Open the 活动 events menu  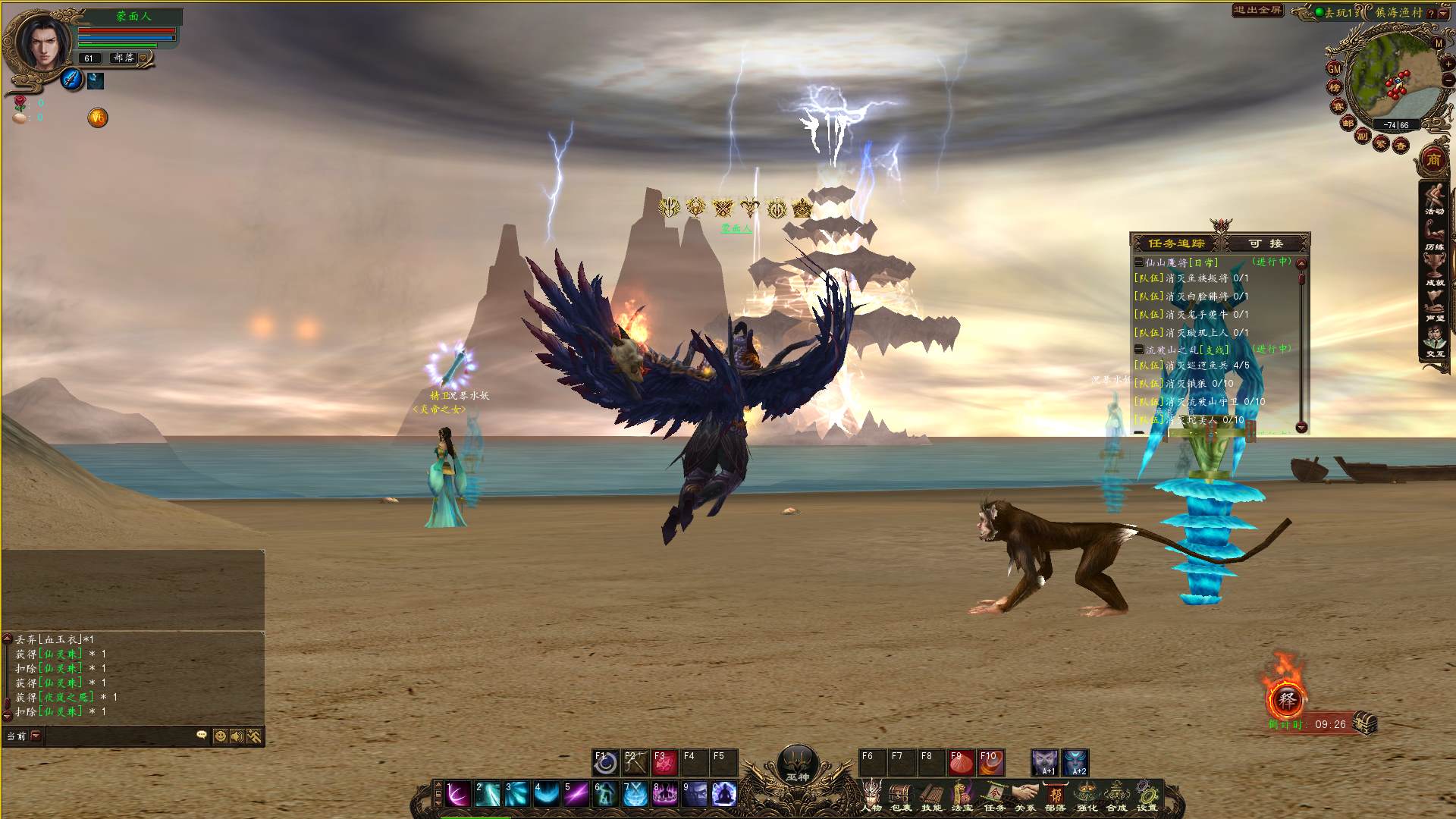1434,200
